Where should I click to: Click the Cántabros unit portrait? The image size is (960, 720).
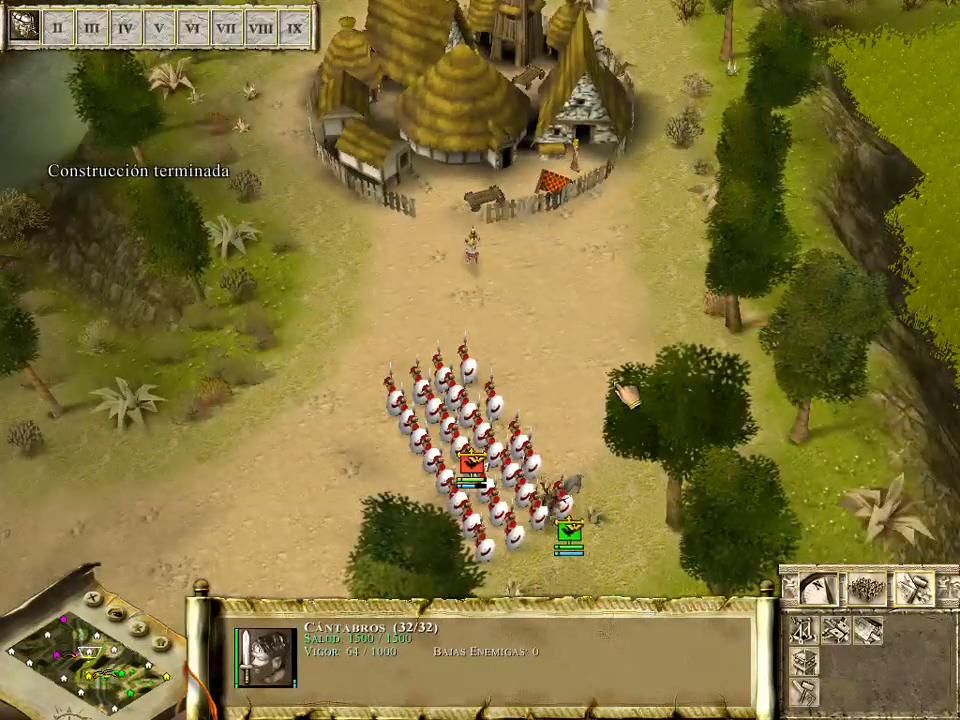267,656
